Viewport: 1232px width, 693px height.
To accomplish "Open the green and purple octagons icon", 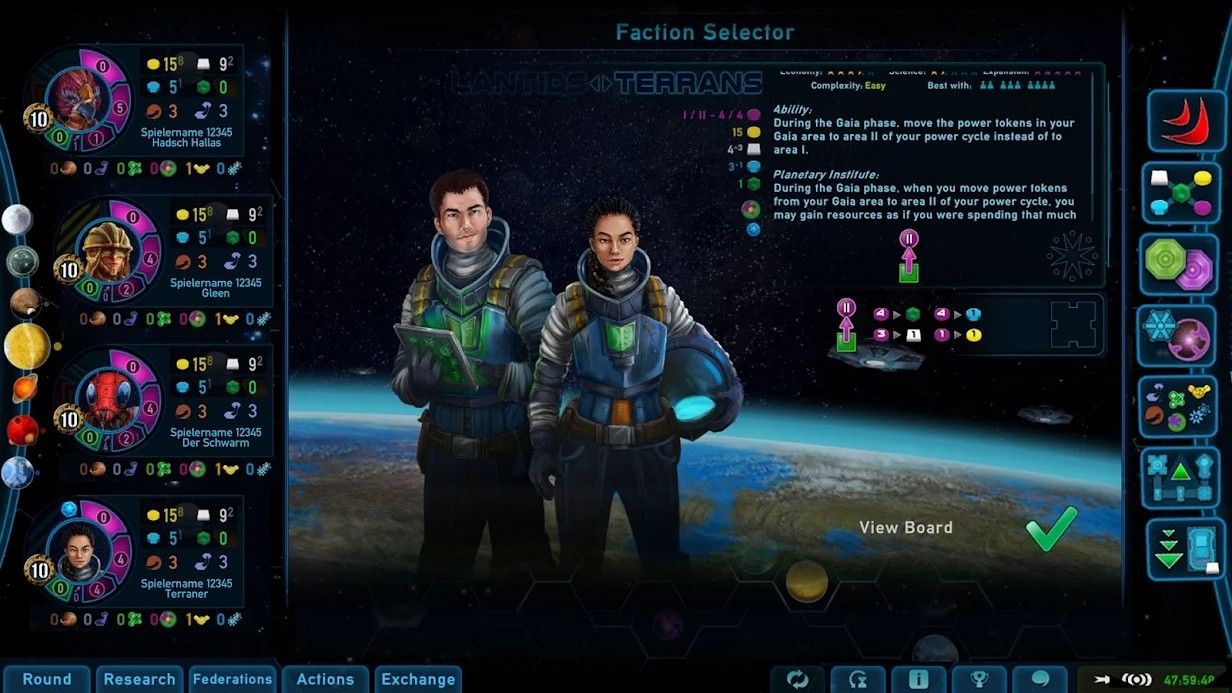I will pyautogui.click(x=1180, y=264).
